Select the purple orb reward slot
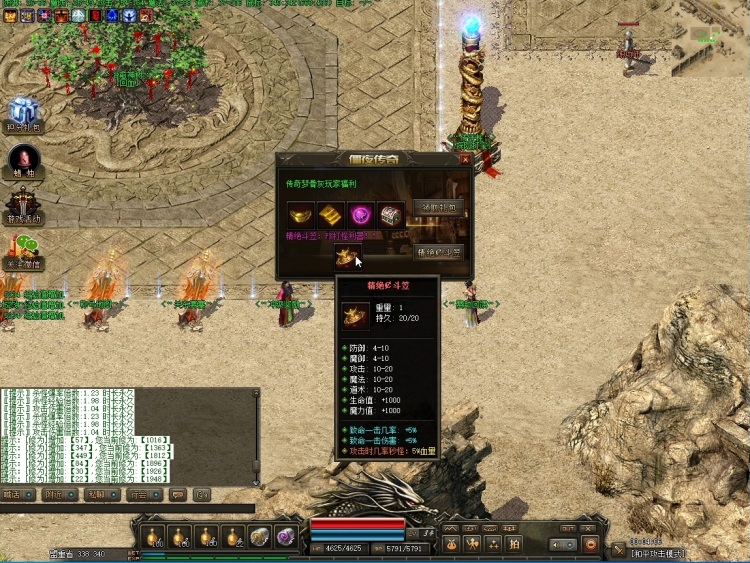This screenshot has width=750, height=563. 360,214
